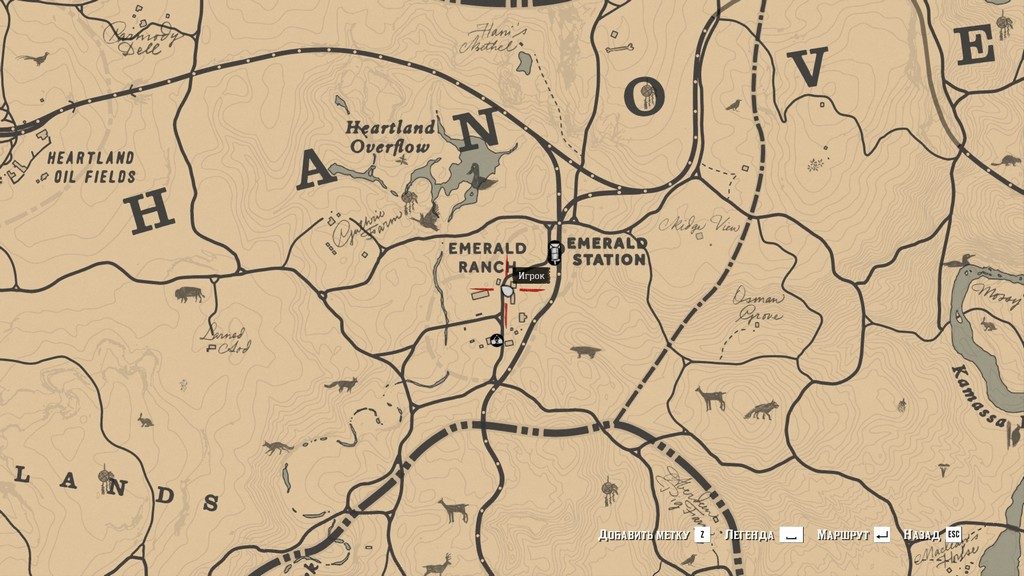Viewport: 1024px width, 576px height.
Task: Select the fence marker south of Emerald Ranch
Action: point(495,340)
